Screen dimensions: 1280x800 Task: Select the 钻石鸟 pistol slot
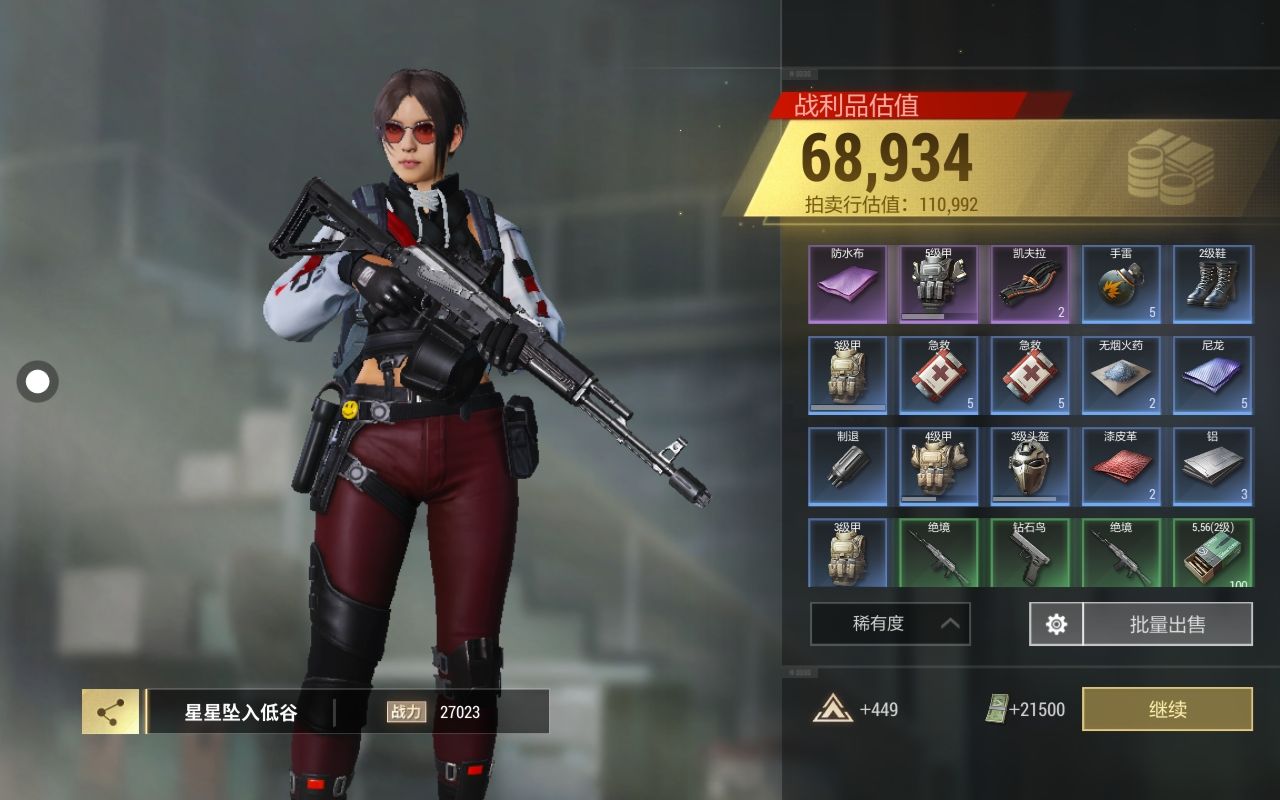pos(1030,552)
